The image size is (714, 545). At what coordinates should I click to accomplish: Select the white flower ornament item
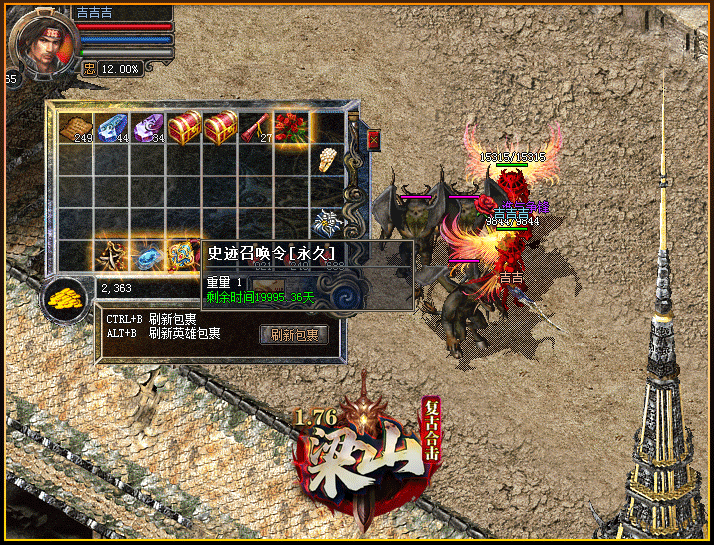click(327, 221)
